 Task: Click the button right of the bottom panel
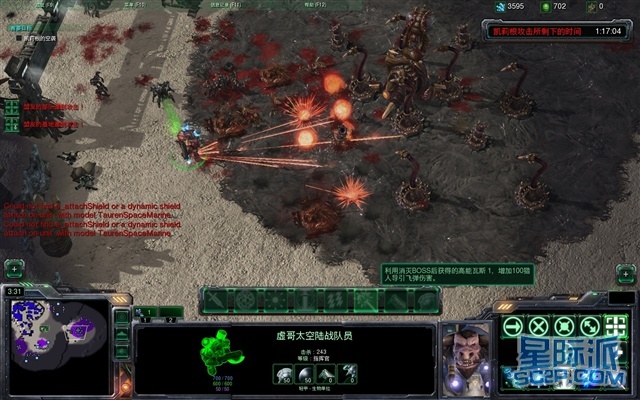(x=626, y=270)
